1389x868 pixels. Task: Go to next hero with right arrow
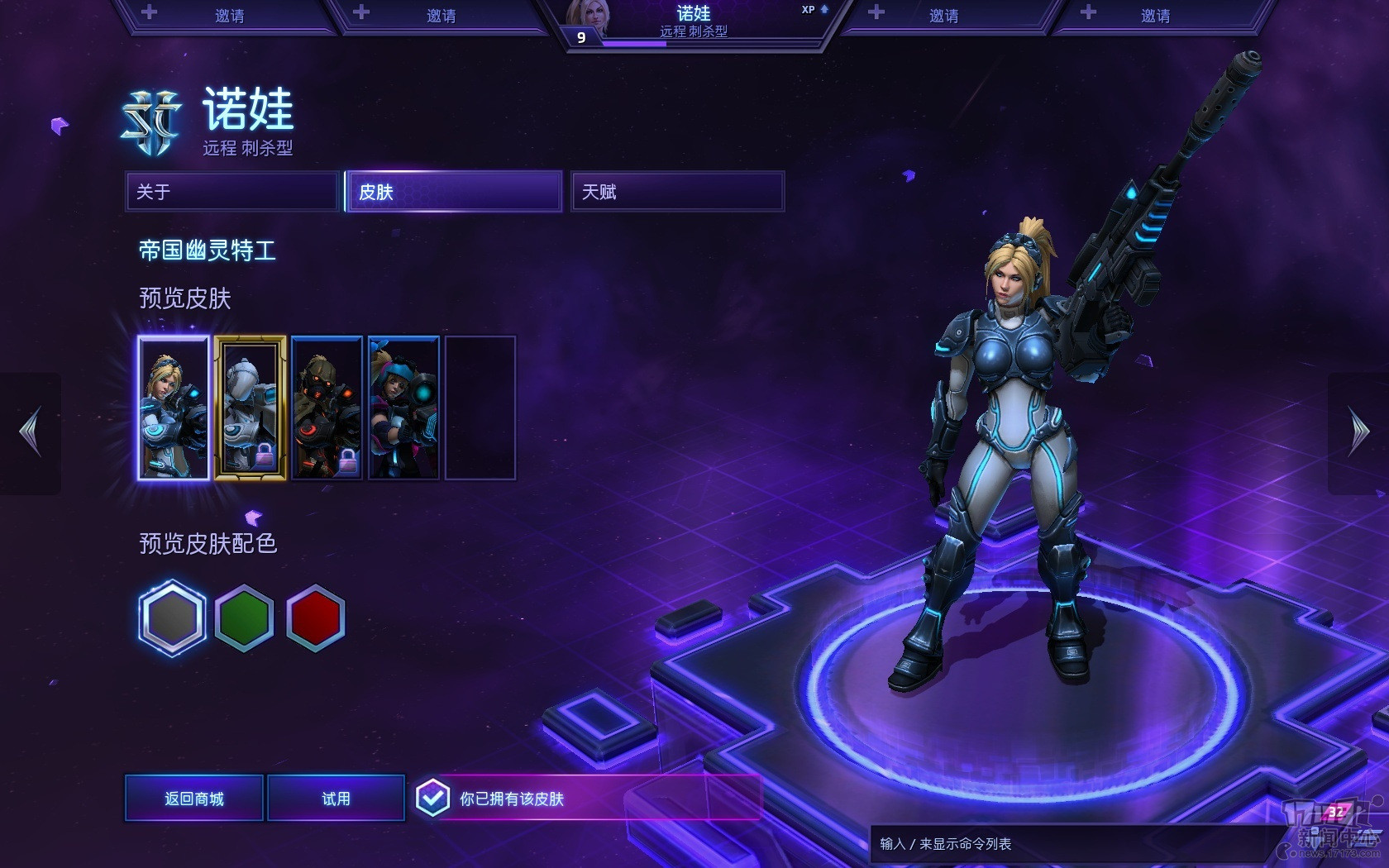[x=1358, y=432]
